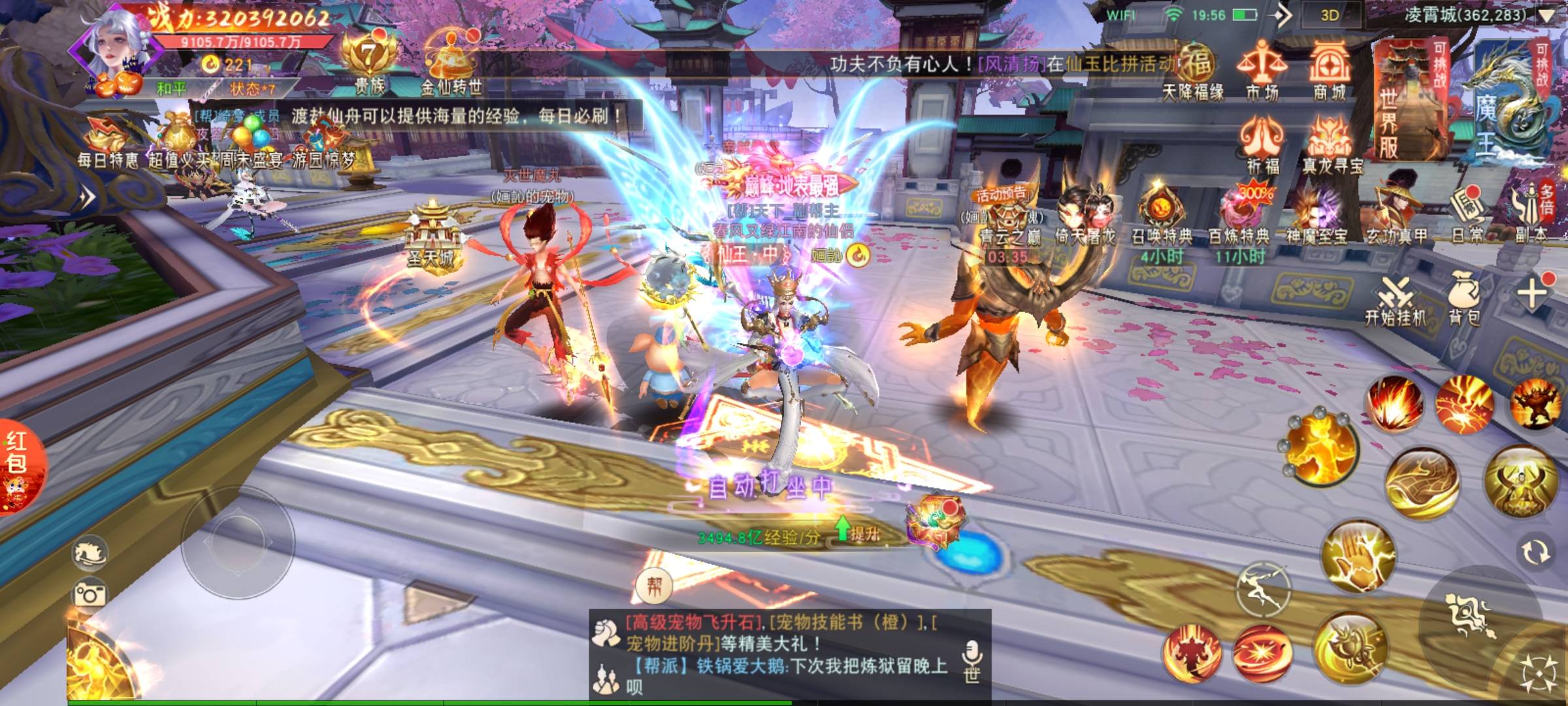Toggle the 3D view mode button

pos(1330,16)
